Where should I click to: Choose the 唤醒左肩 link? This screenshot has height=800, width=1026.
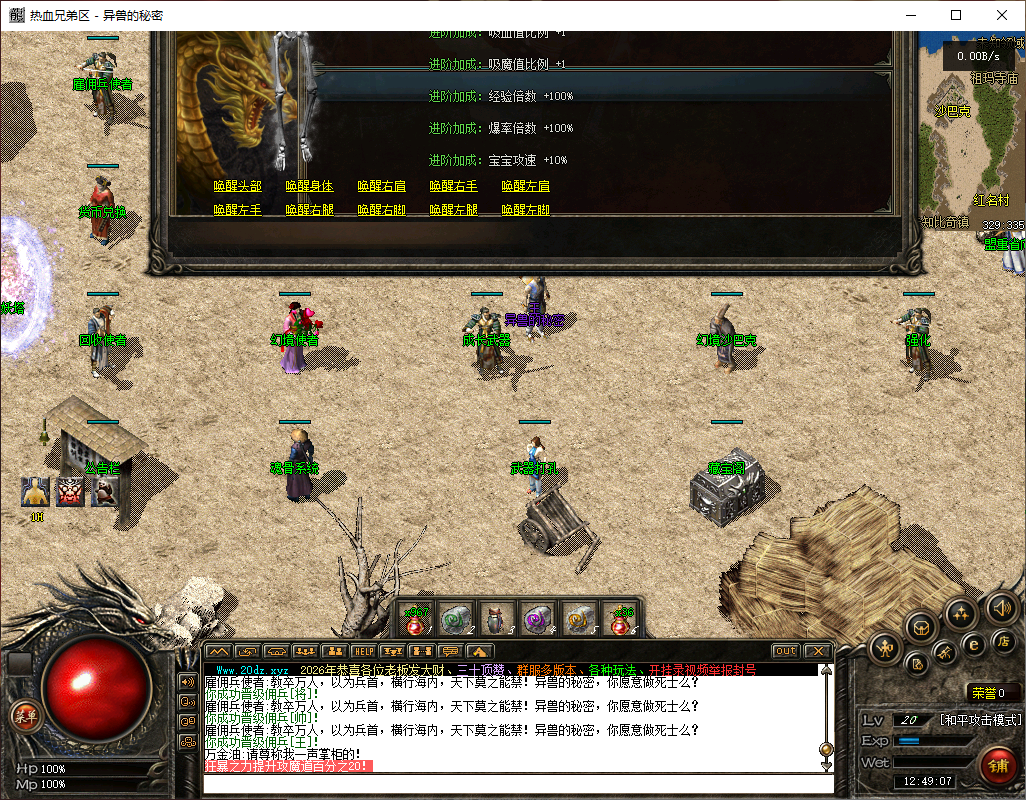point(525,186)
